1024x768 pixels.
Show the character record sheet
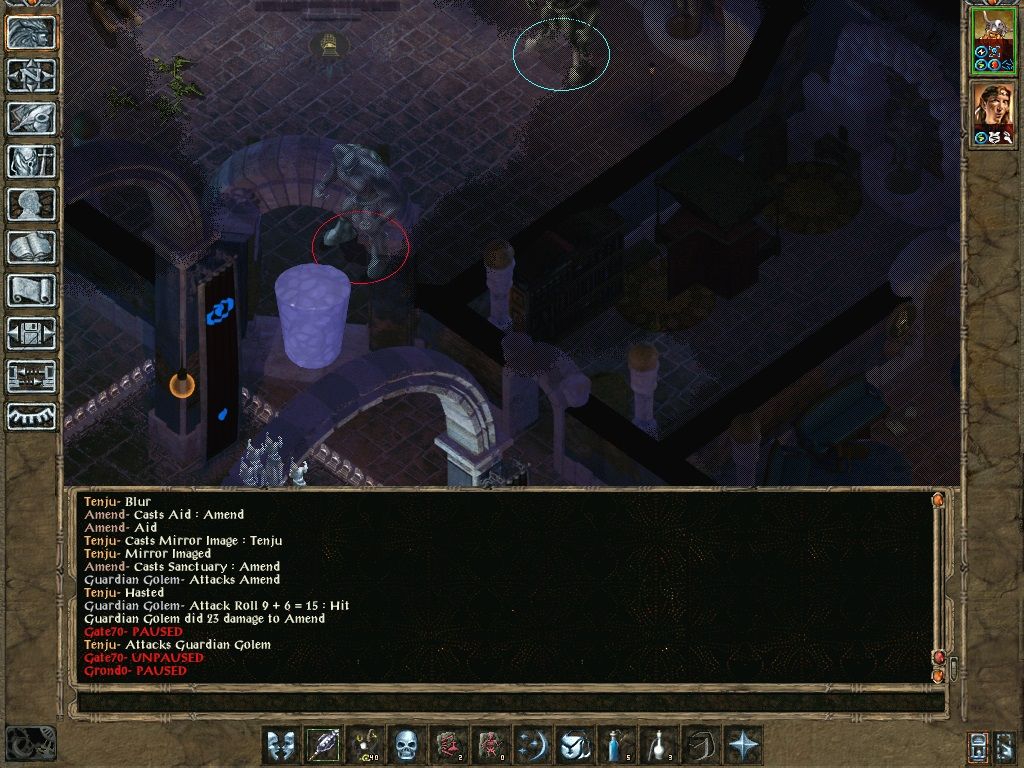click(31, 203)
